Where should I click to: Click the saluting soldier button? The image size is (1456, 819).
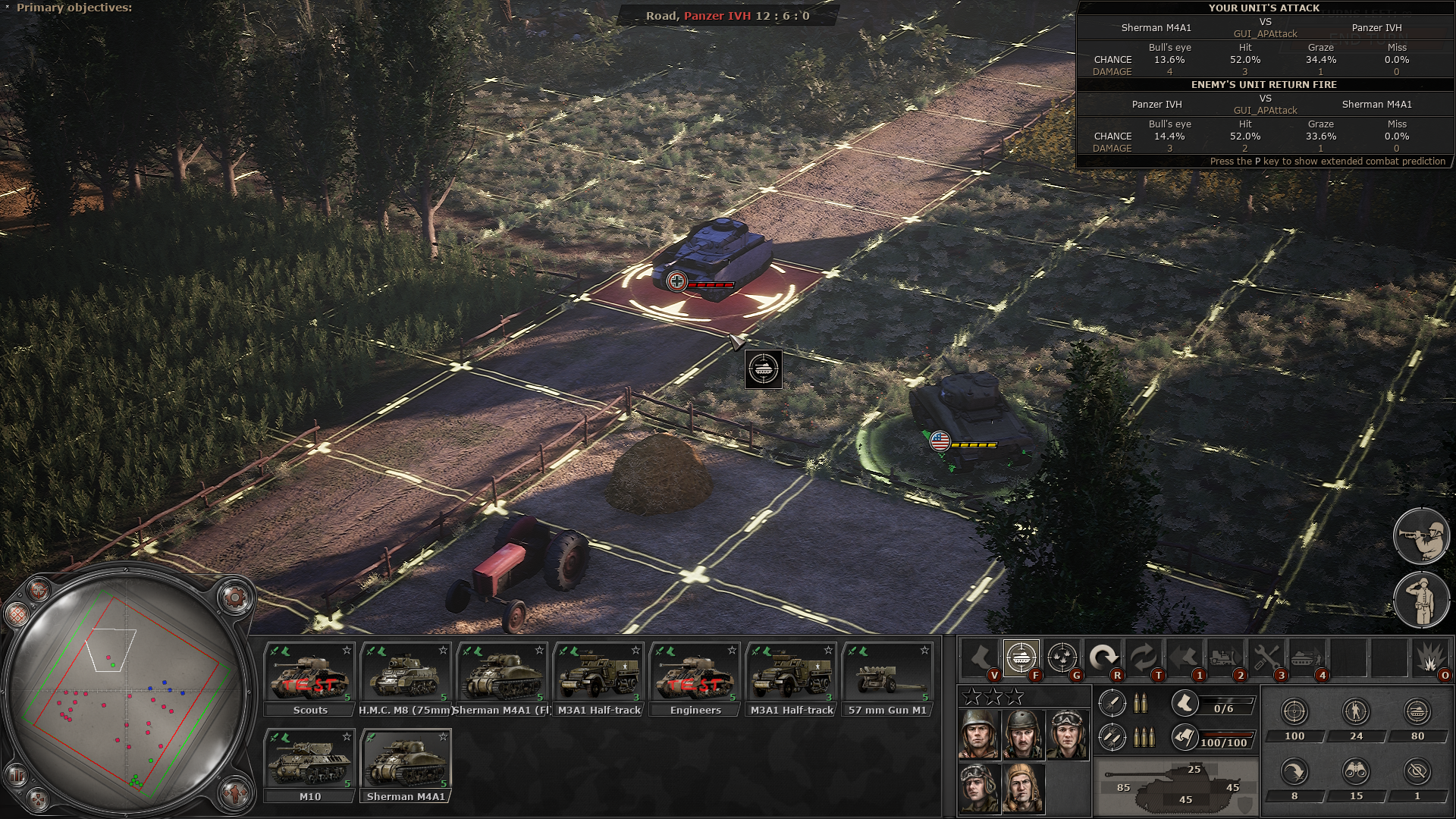tap(1421, 601)
